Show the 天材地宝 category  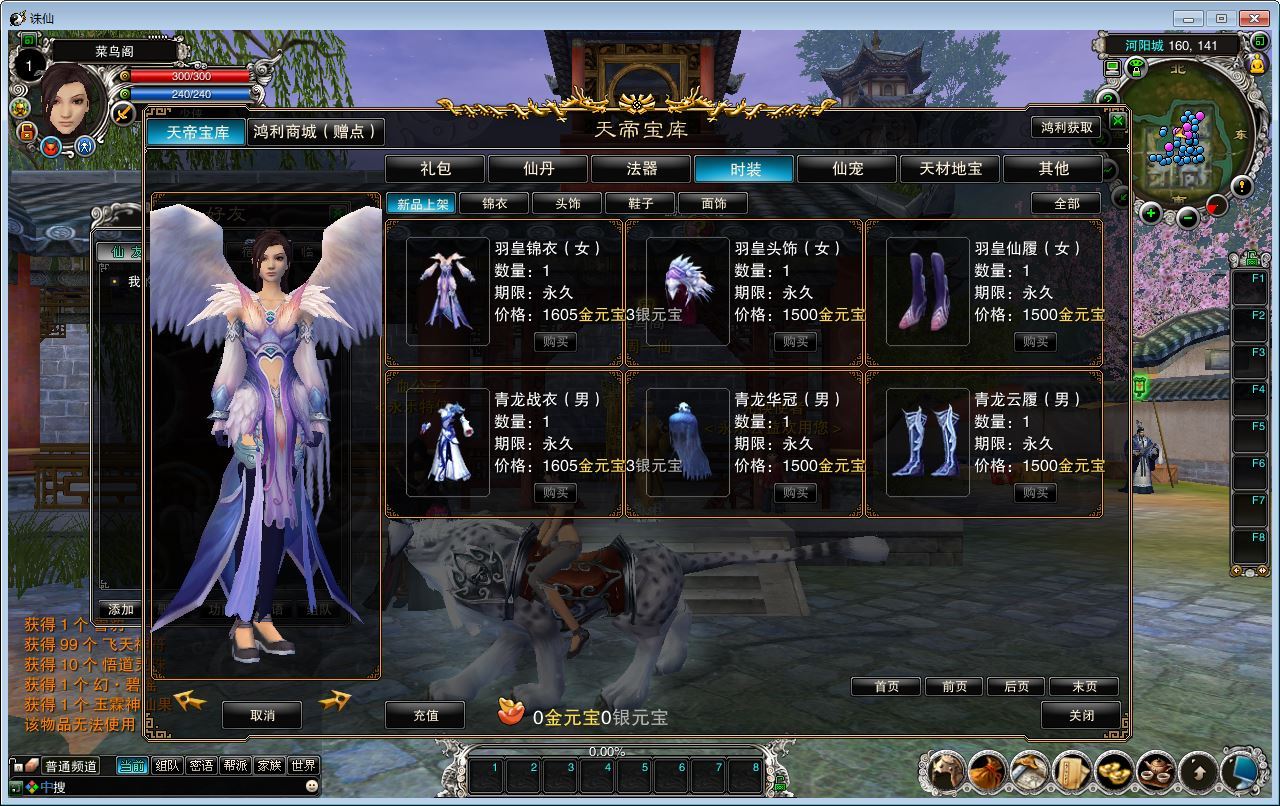[951, 169]
